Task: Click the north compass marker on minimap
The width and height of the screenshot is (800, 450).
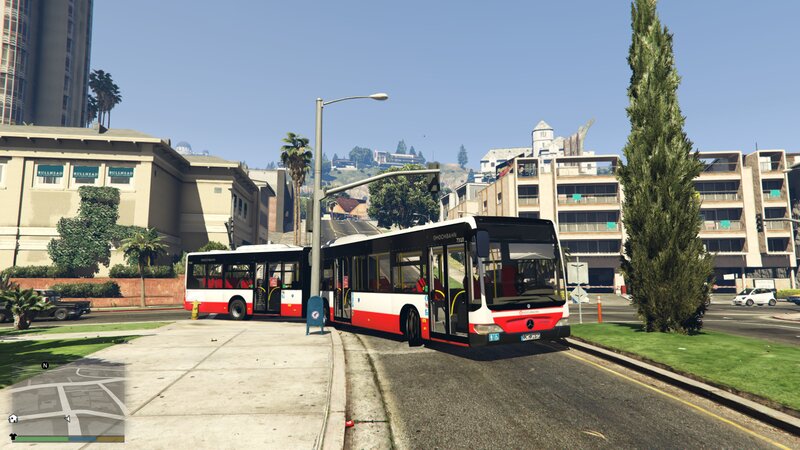Action: 44,366
